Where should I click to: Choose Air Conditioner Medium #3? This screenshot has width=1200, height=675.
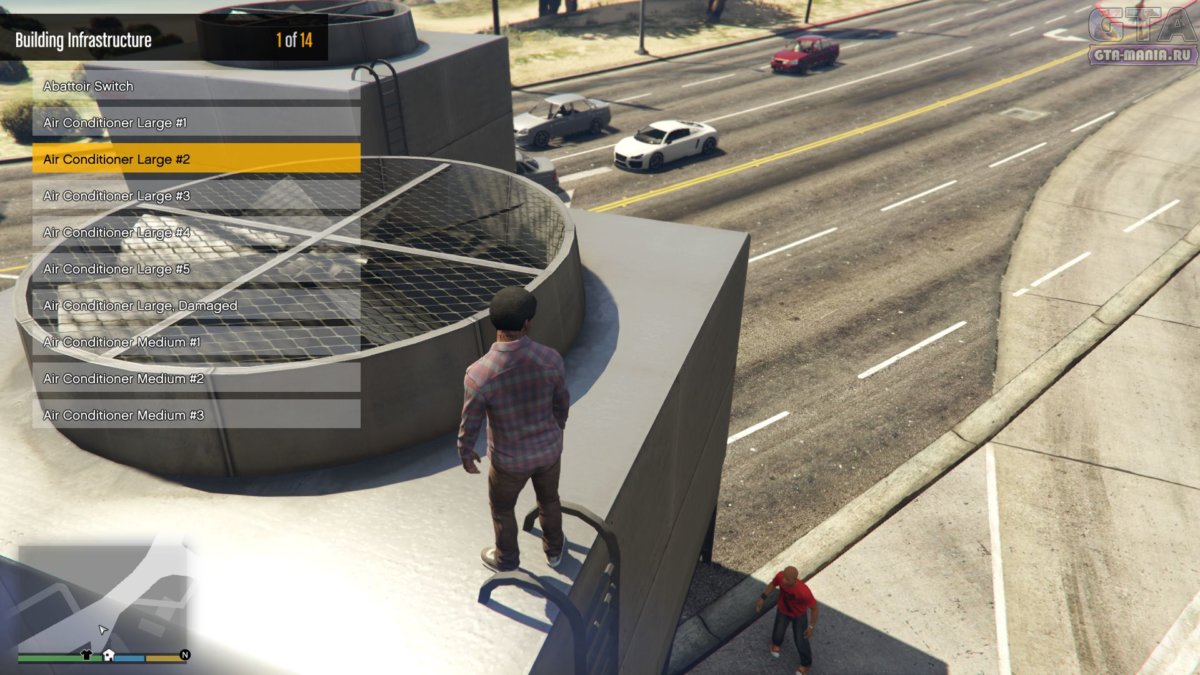(x=196, y=414)
